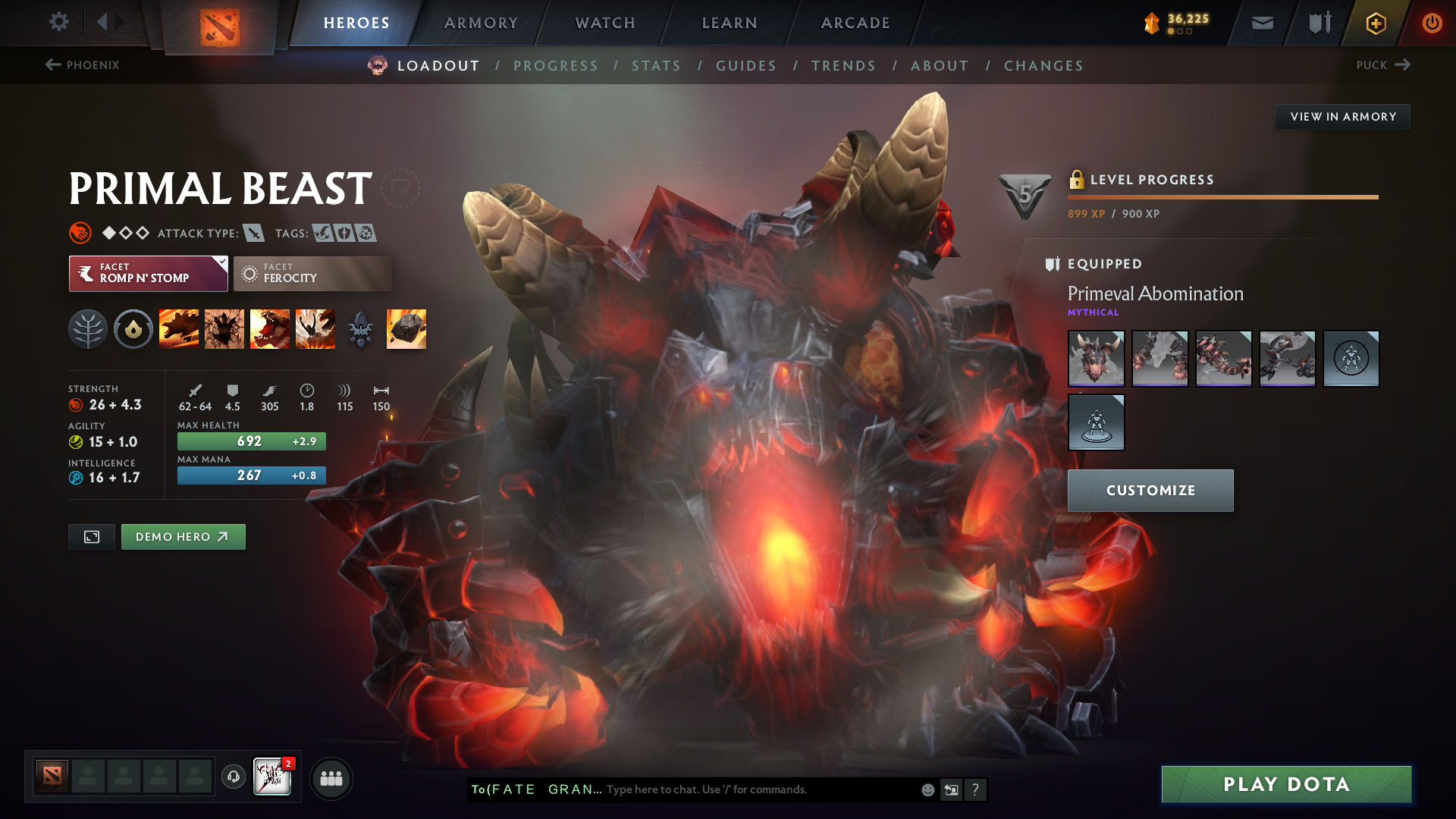Click the CUSTOMIZE button
Screen dimensions: 1456x819
1150,490
